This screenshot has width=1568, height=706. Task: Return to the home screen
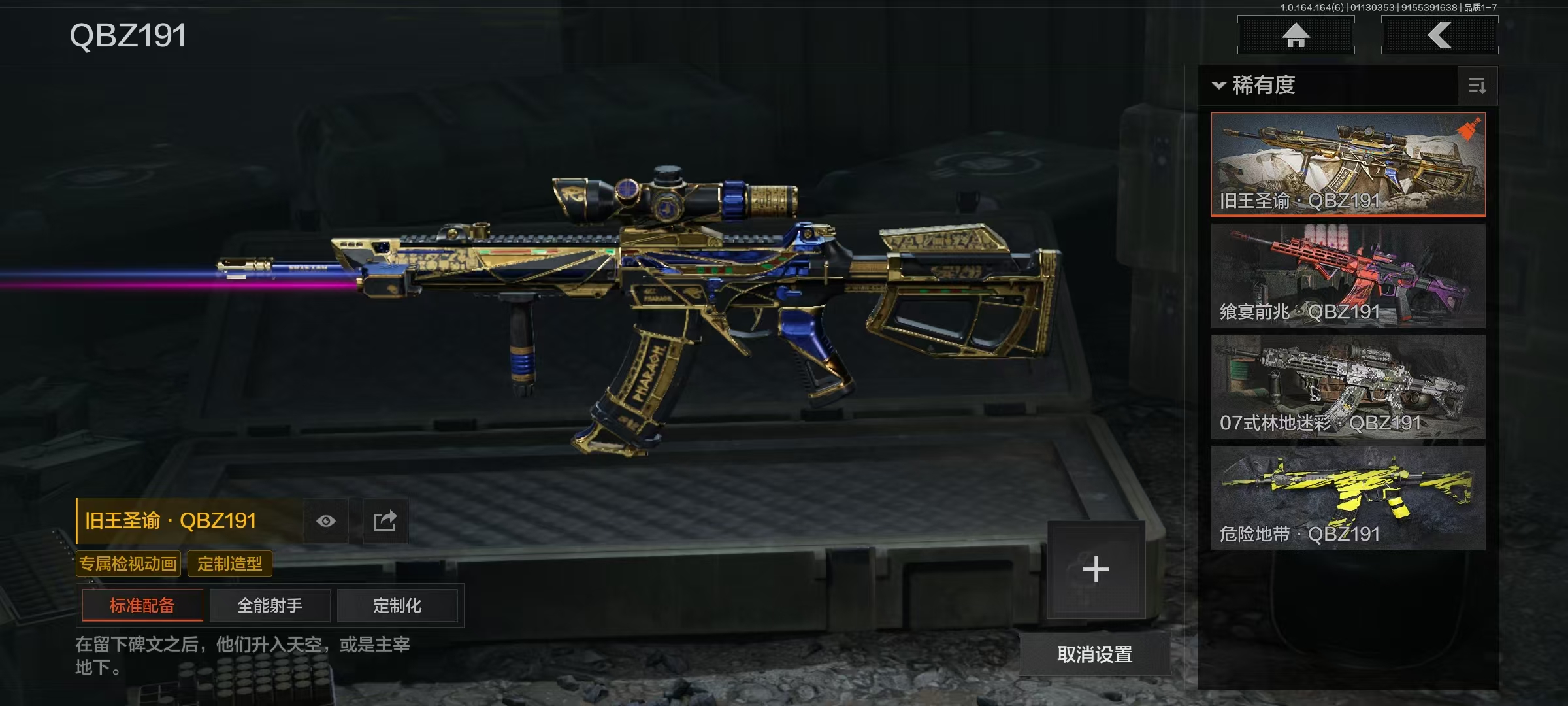(1296, 35)
